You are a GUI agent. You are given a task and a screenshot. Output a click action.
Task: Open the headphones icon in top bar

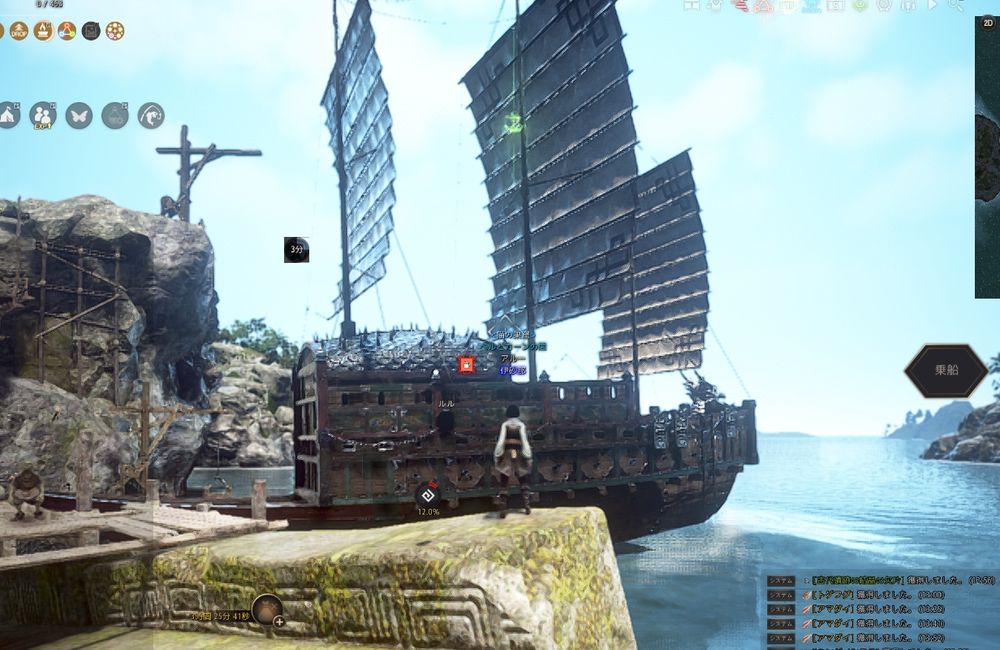(908, 5)
